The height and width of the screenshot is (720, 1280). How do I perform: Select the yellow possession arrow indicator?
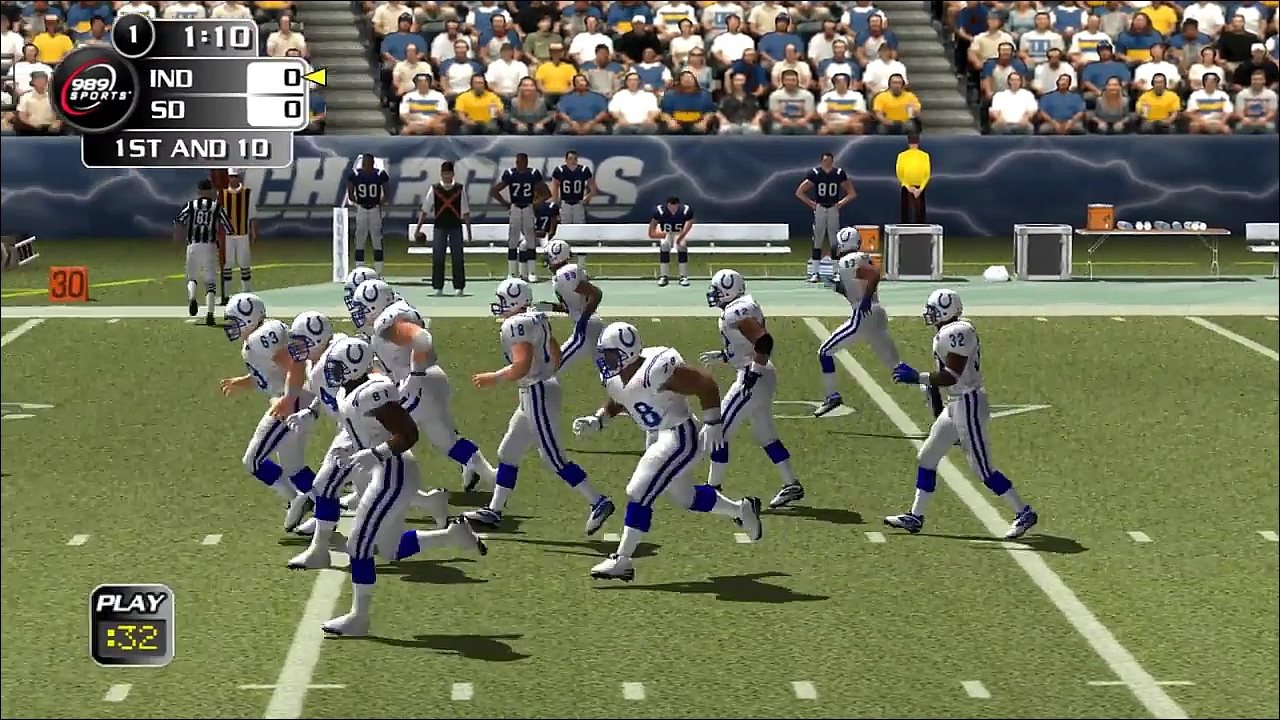click(316, 78)
